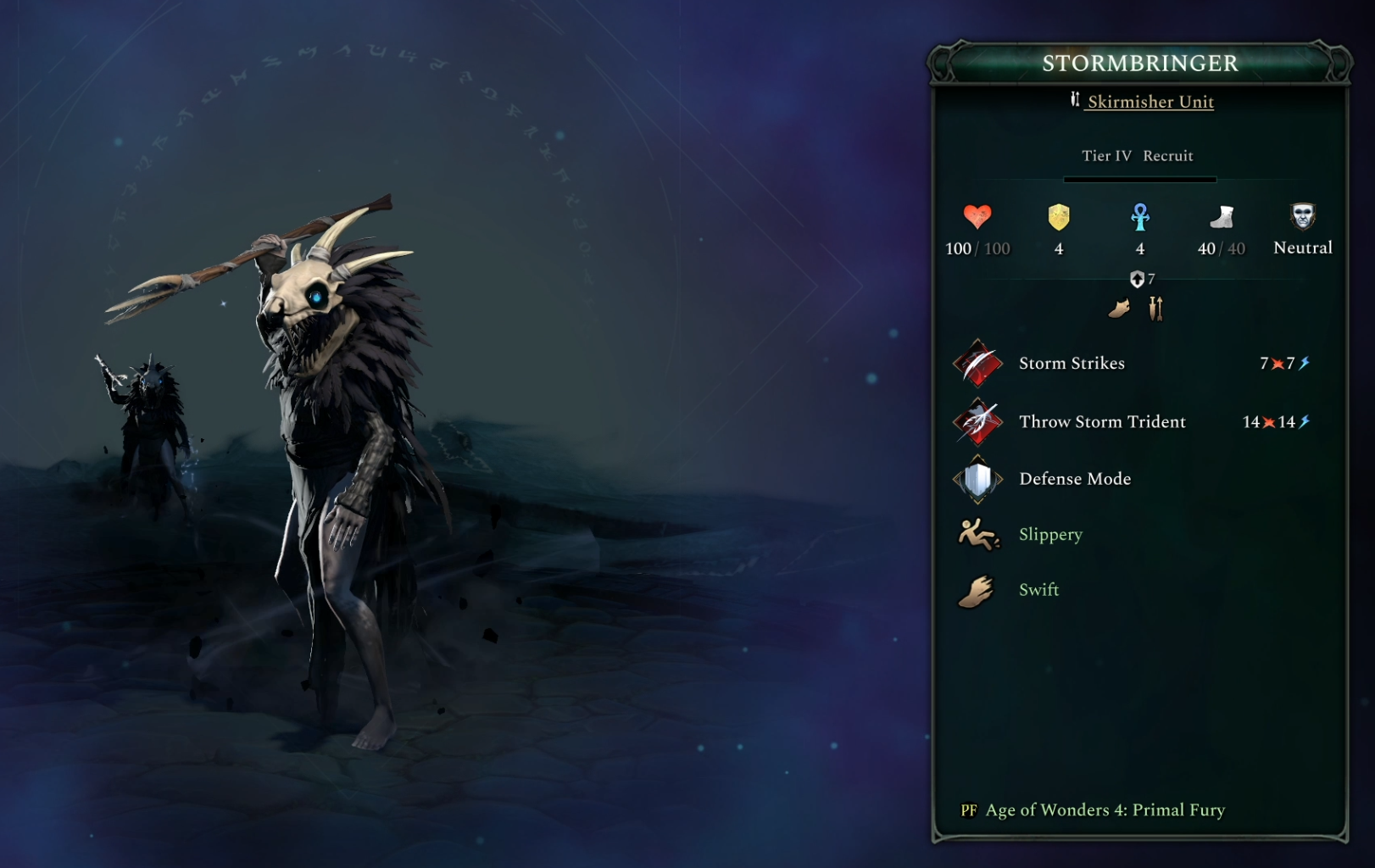Inspect the Slippery passive trait
The width and height of the screenshot is (1375, 868).
1049,534
